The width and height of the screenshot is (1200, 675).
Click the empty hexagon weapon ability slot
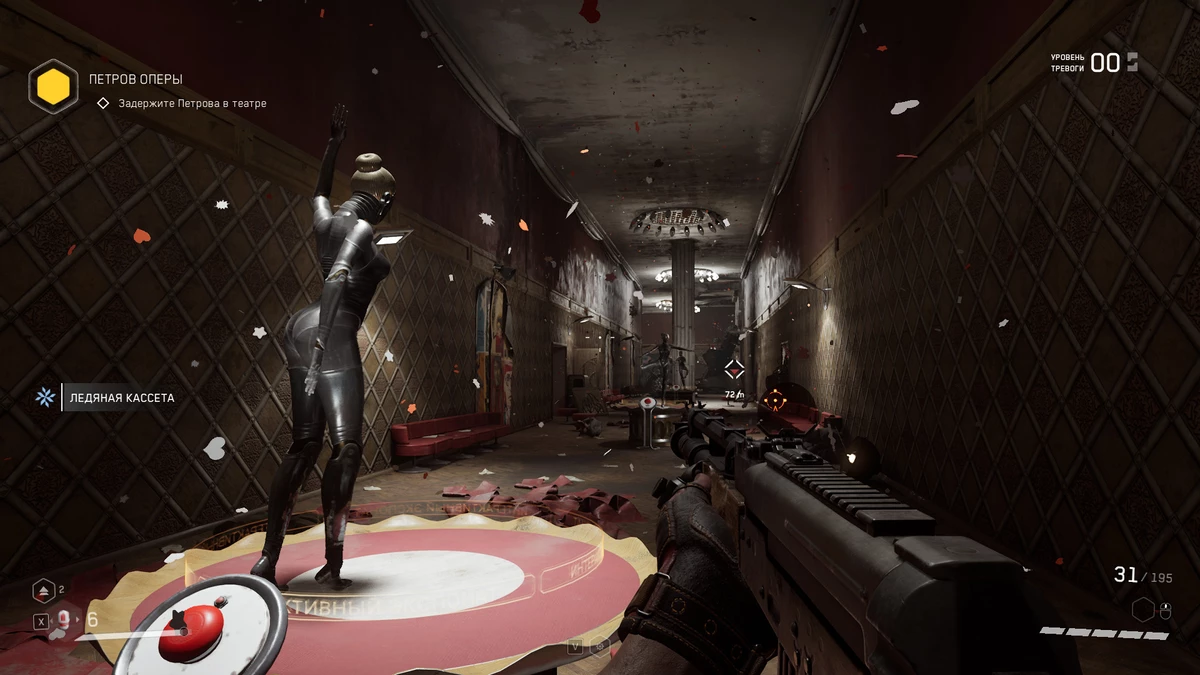point(1143,609)
